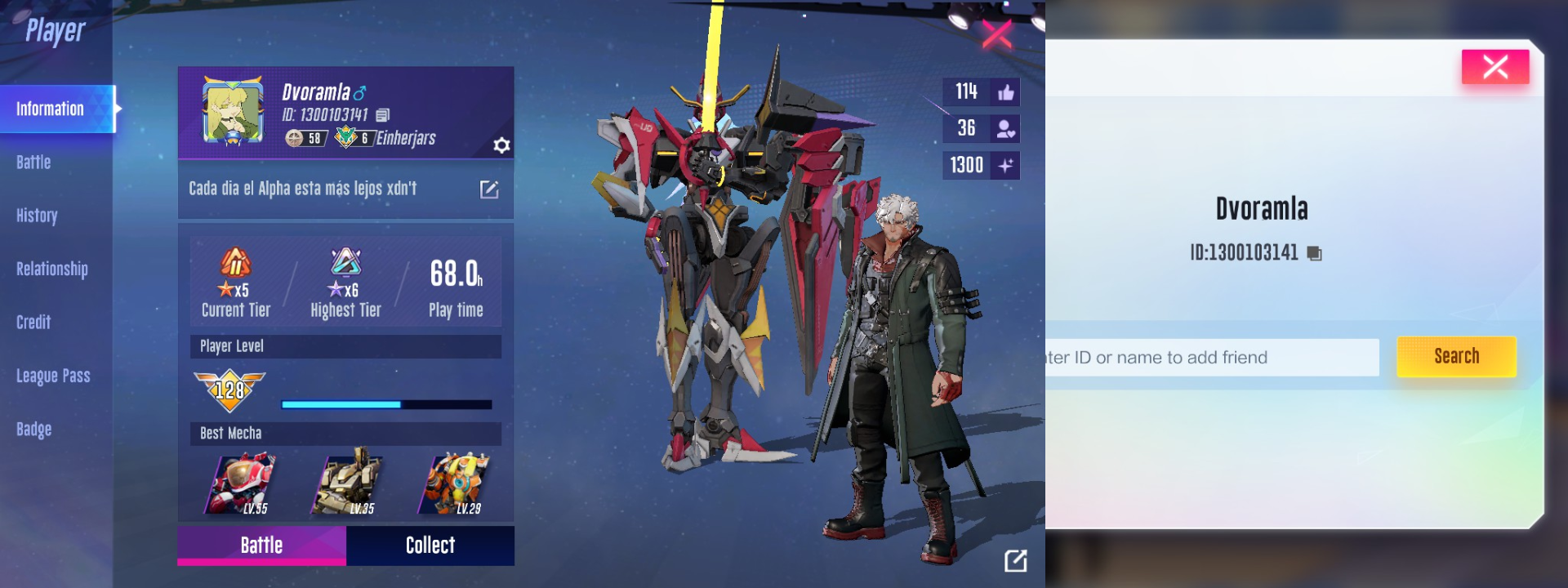Select the Badge tab
Image resolution: width=1568 pixels, height=588 pixels.
pyautogui.click(x=33, y=429)
